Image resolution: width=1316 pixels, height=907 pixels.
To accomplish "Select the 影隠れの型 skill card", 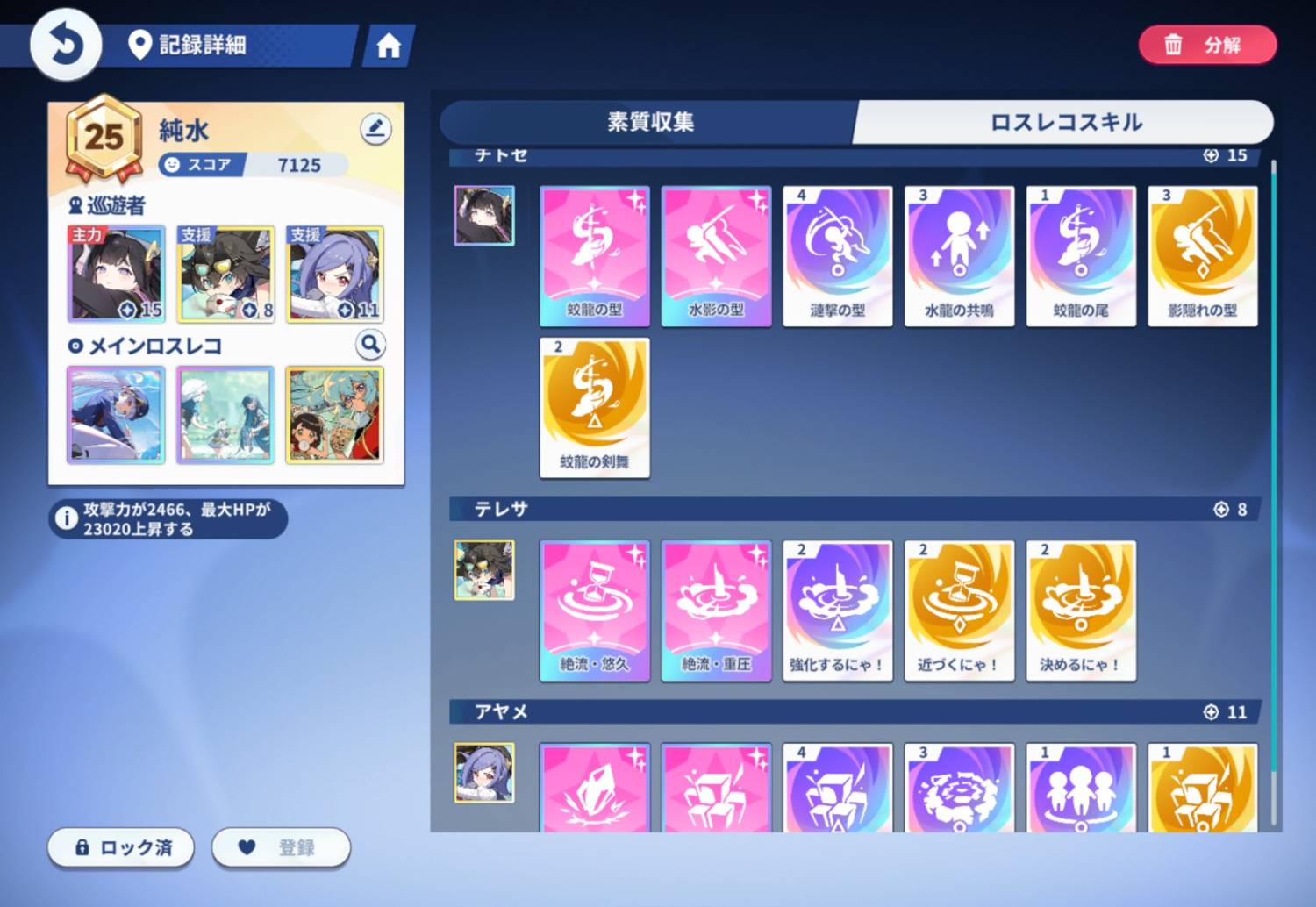I will coord(1203,255).
